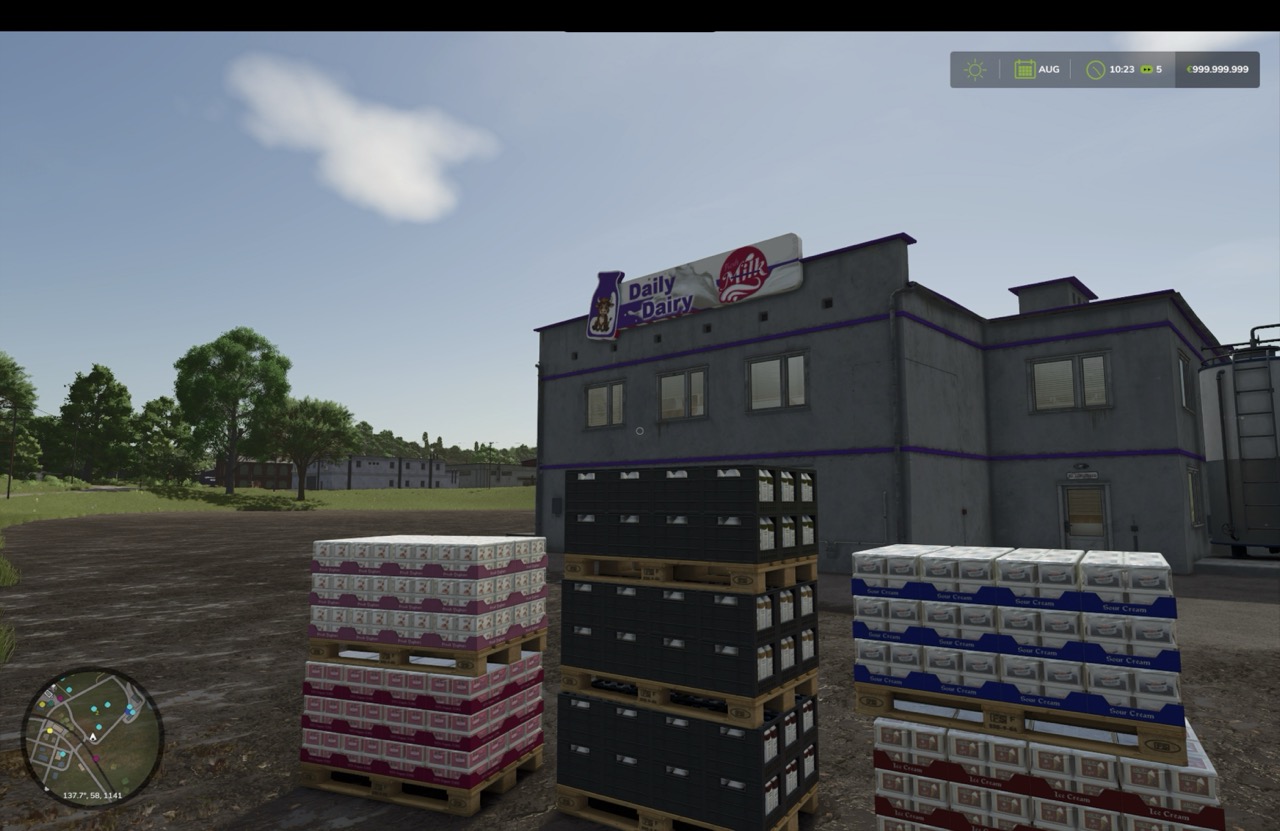Select the money display reading €999.999.999
Viewport: 1280px width, 831px height.
[x=1216, y=69]
